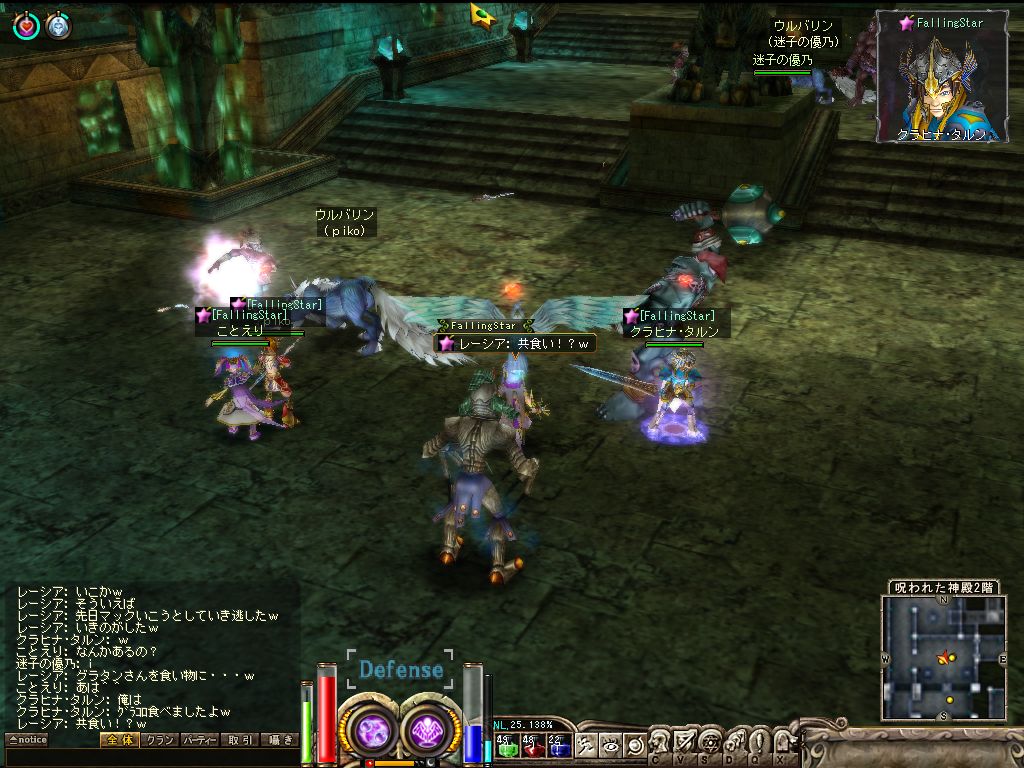Select the クラビナ・タルン portrait panel
Image resolution: width=1024 pixels, height=768 pixels.
click(x=941, y=76)
